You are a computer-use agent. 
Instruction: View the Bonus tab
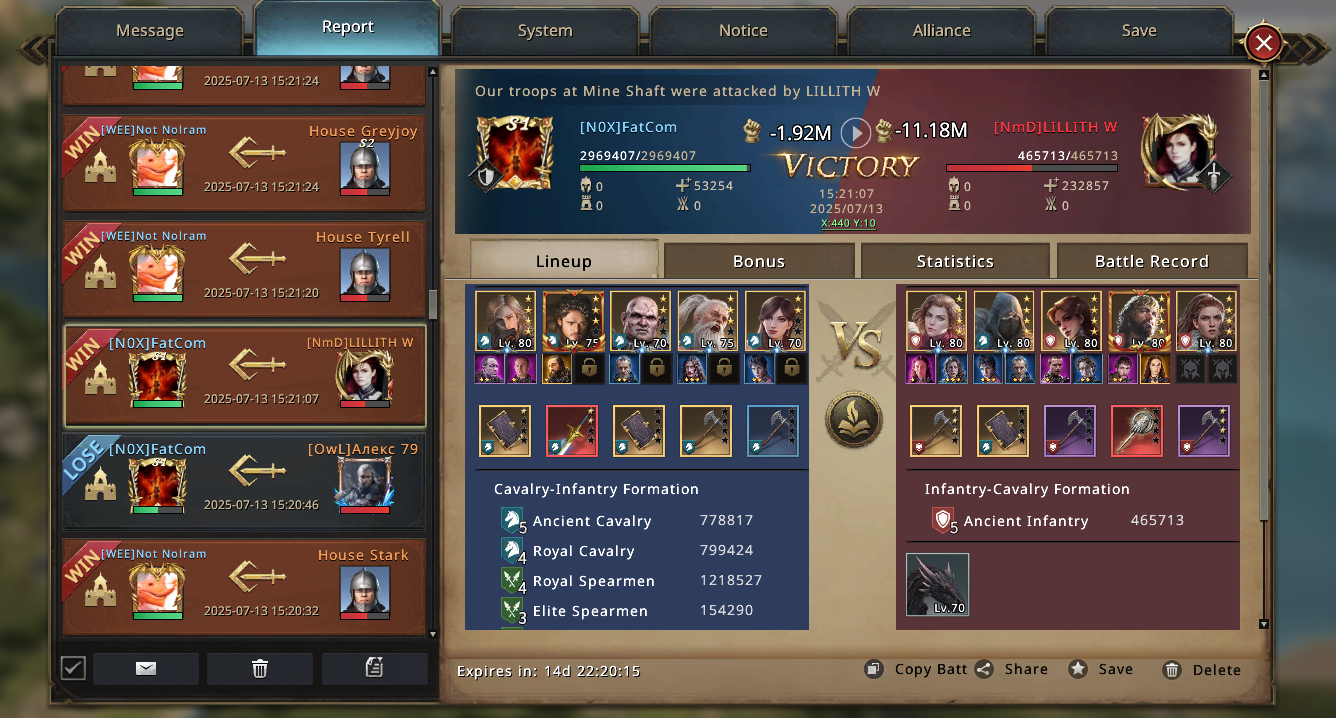(759, 261)
